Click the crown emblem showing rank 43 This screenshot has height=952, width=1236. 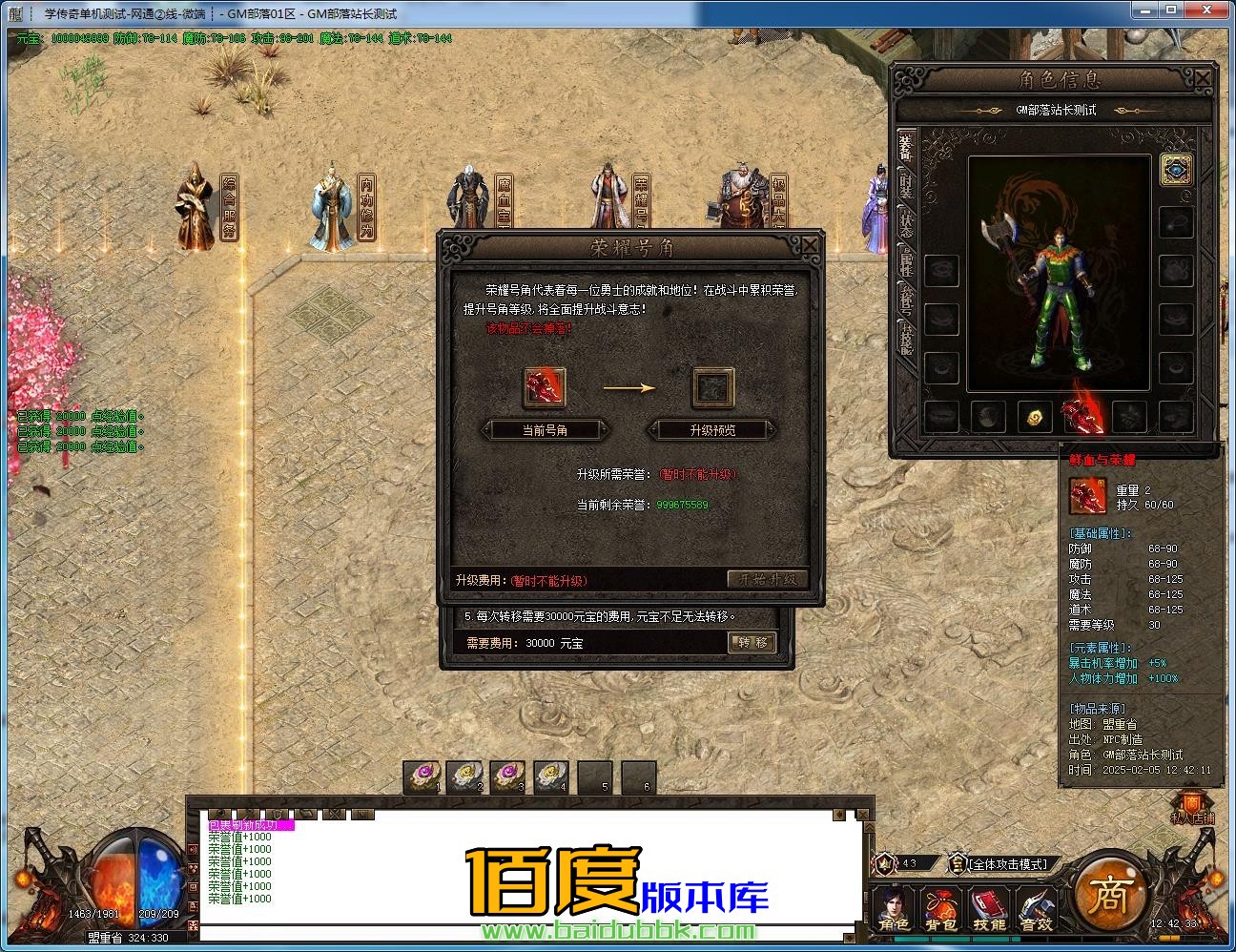point(884,863)
